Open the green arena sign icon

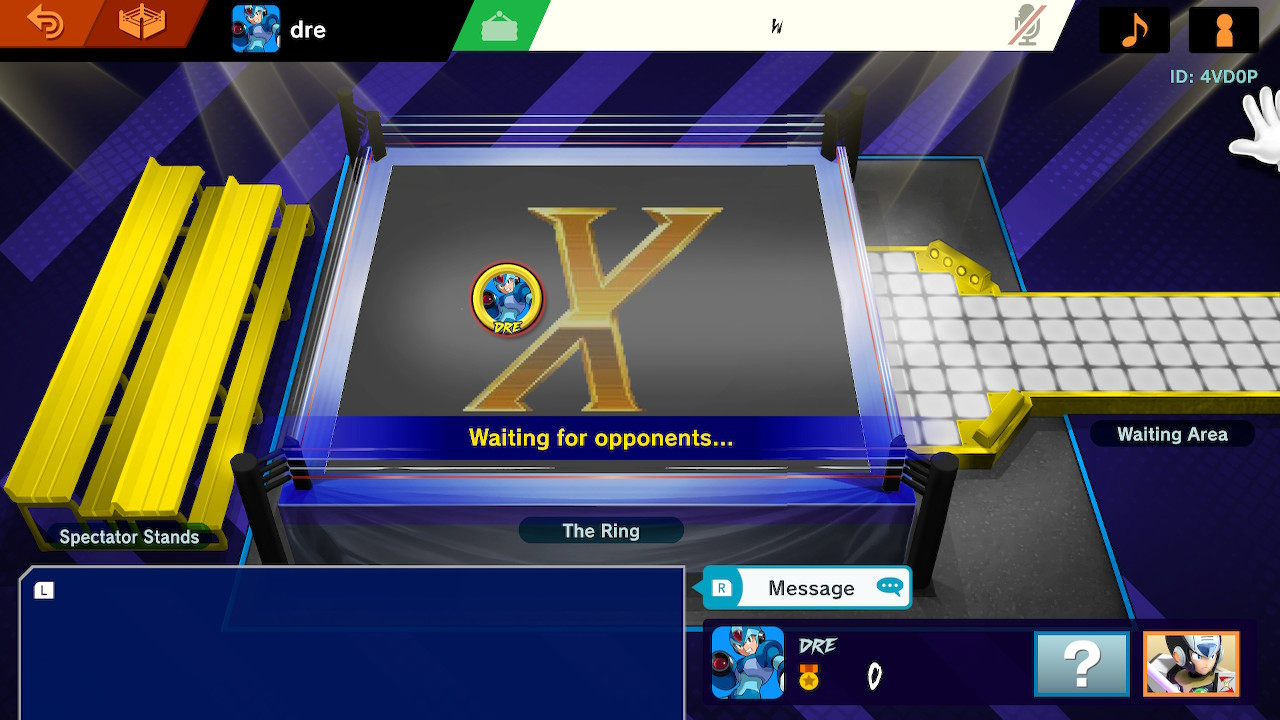coord(497,26)
